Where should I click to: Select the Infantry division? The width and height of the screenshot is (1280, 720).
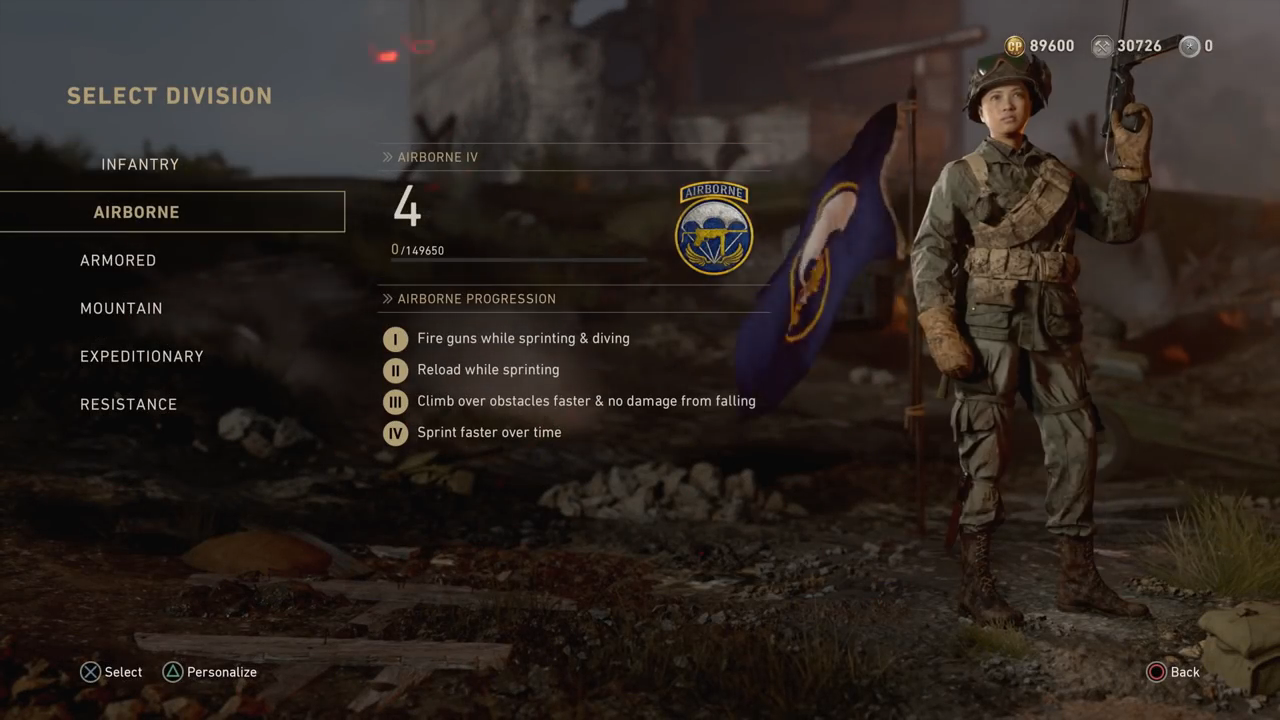[140, 164]
